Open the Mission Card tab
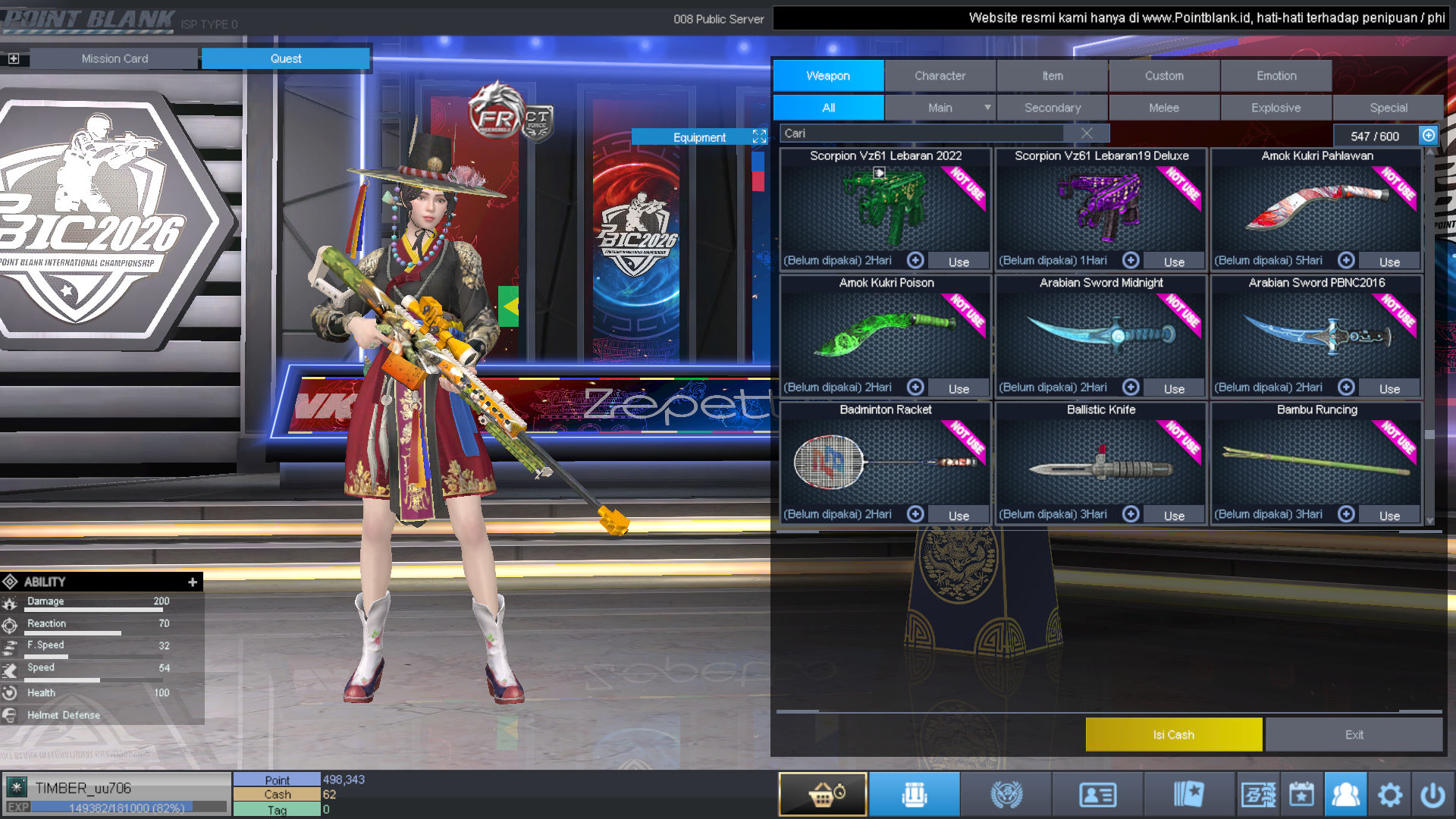Viewport: 1456px width, 819px height. click(x=115, y=58)
